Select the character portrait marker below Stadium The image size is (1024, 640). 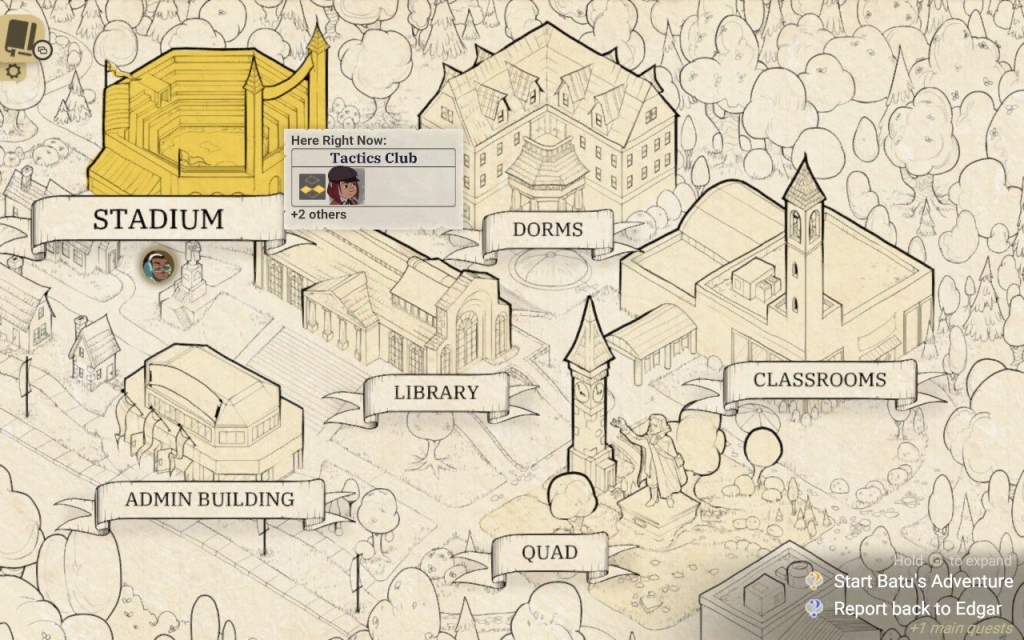158,265
